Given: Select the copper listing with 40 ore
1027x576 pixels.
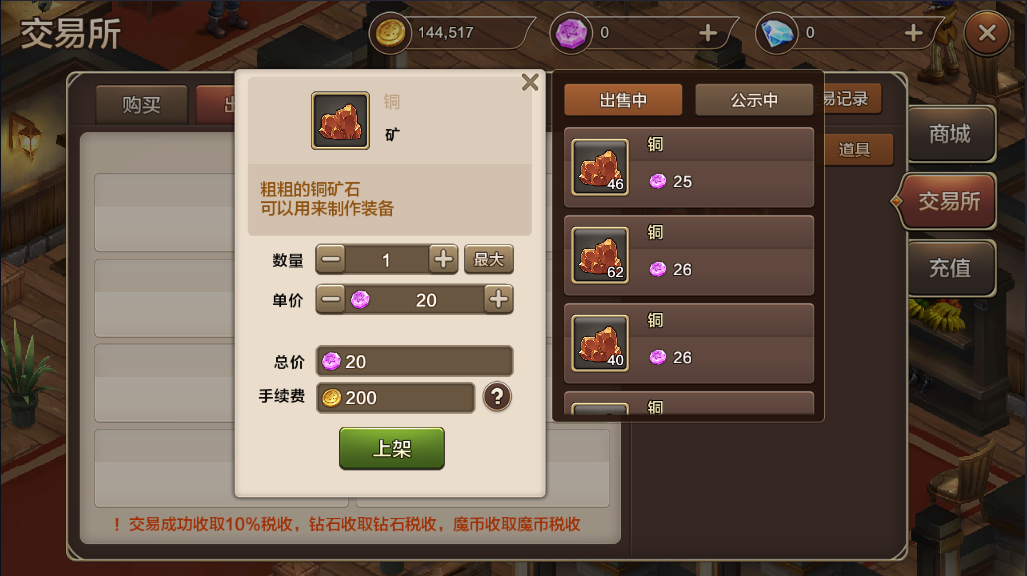Looking at the screenshot, I should [689, 342].
